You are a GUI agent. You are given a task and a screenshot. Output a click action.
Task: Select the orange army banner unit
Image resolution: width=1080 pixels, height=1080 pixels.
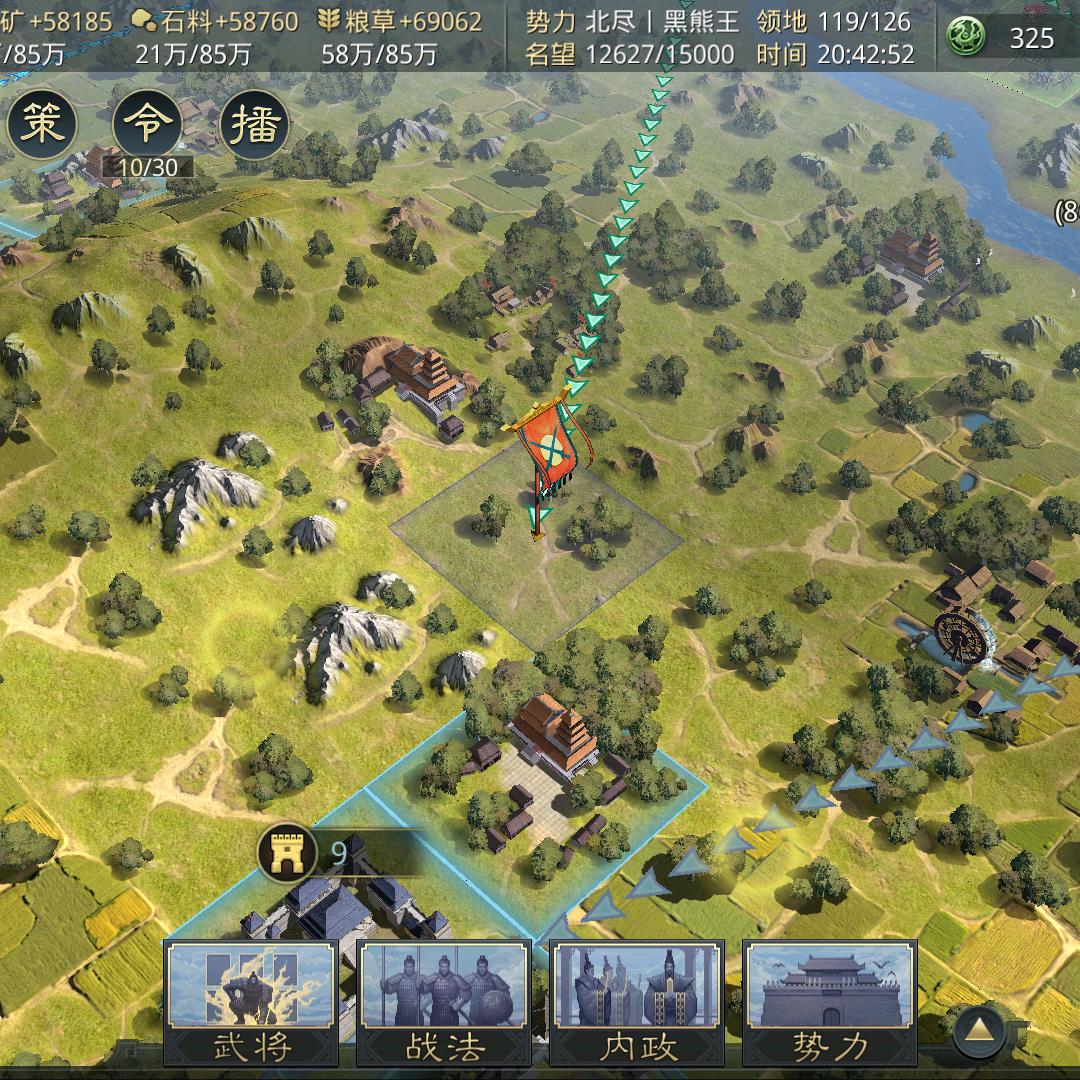coord(548,447)
